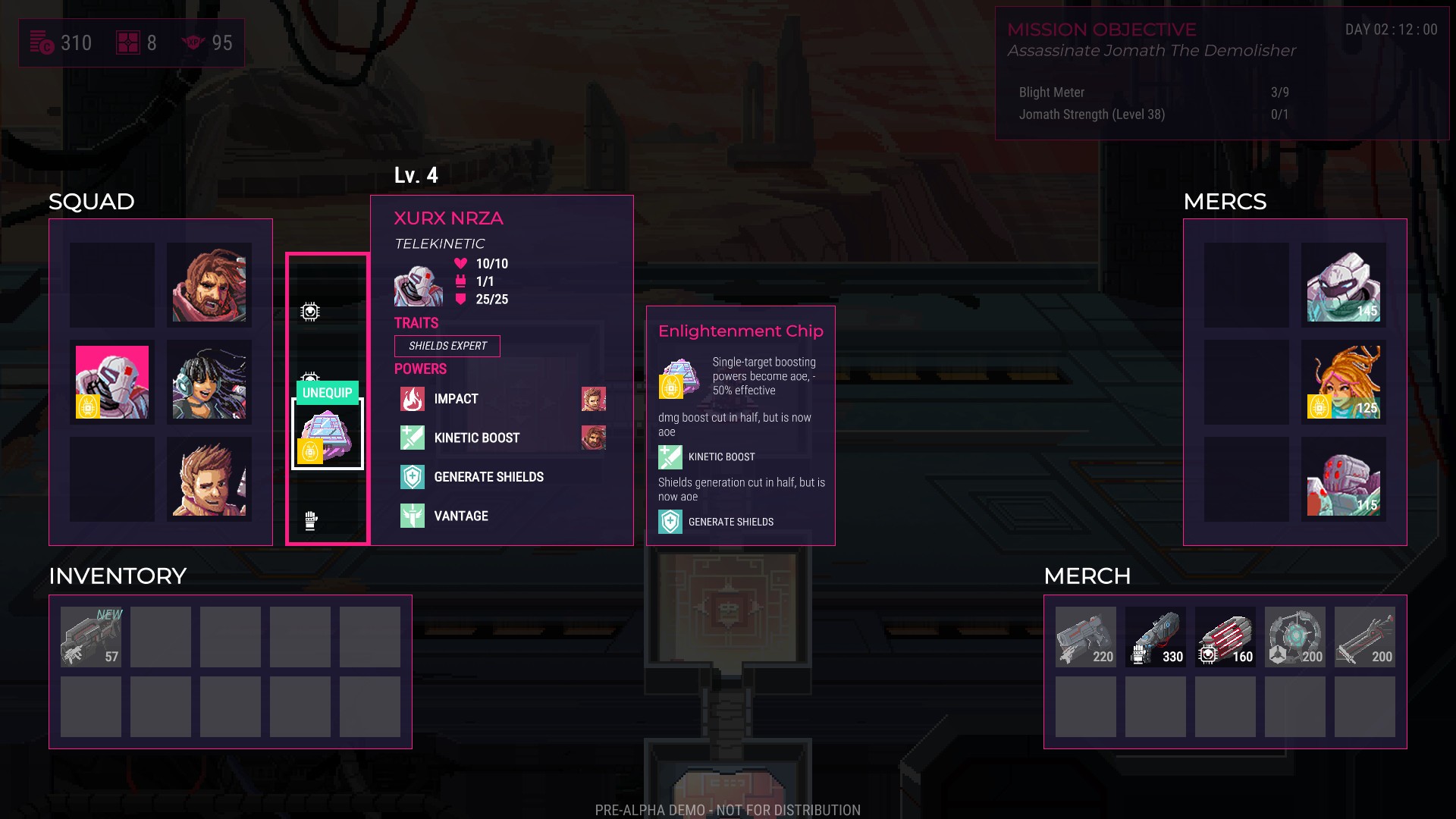Switch to the Mercs panel
This screenshot has height=819, width=1456.
pos(1225,202)
